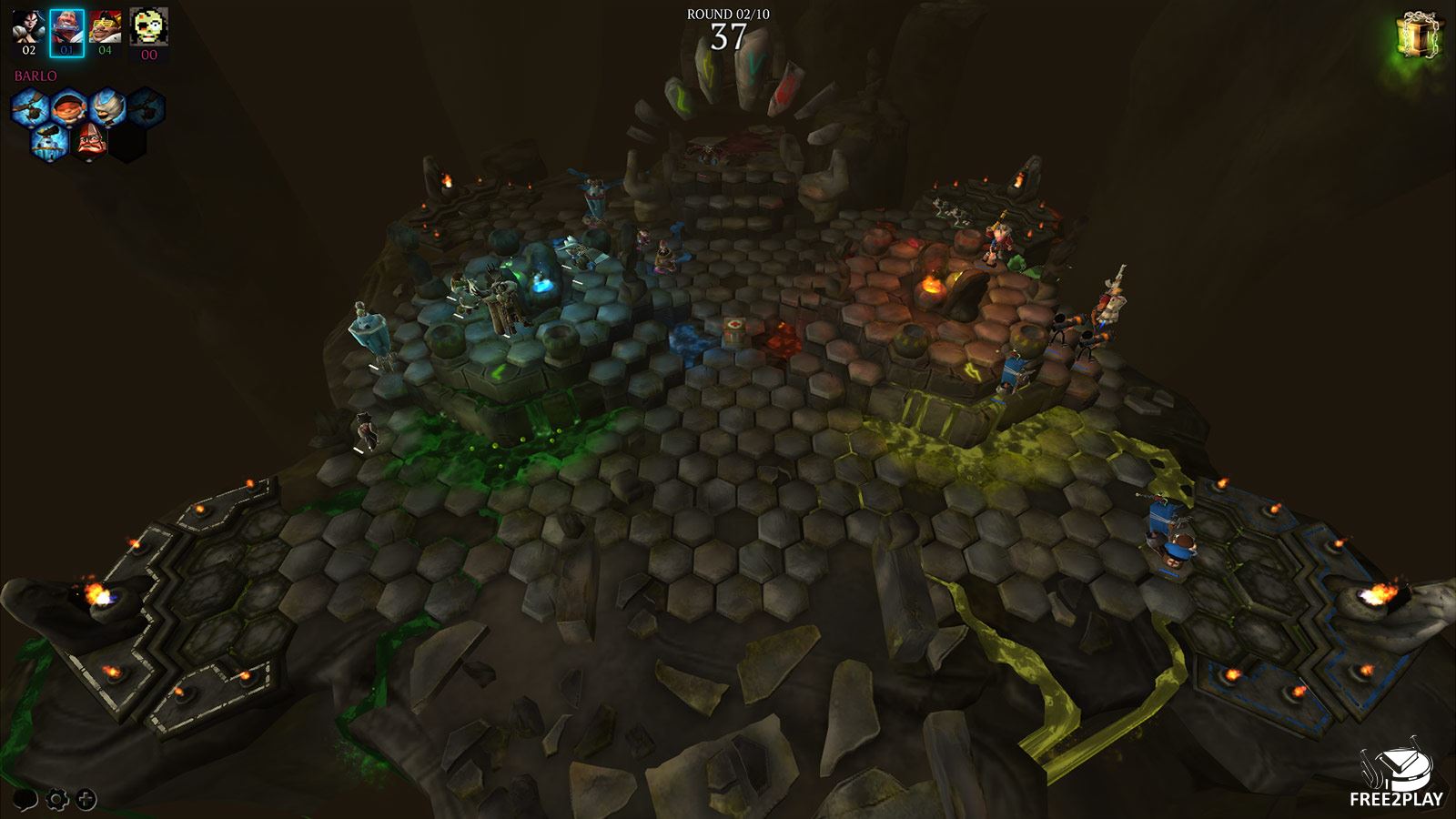Viewport: 1456px width, 819px height.
Task: Open the chained treasure chest icon
Action: 1418,36
